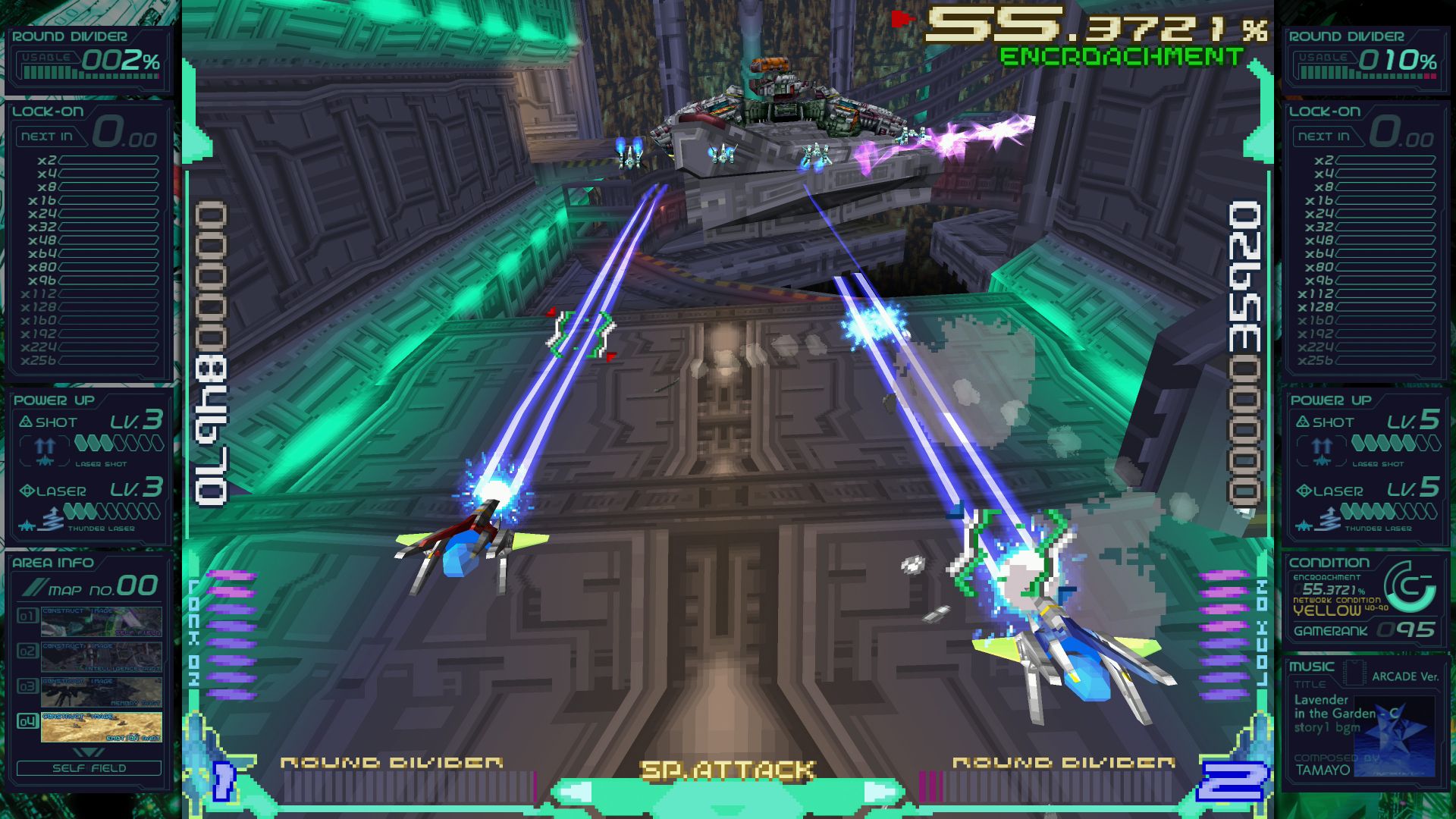Click the music album art thumbnail
1456x819 pixels.
tap(1394, 736)
